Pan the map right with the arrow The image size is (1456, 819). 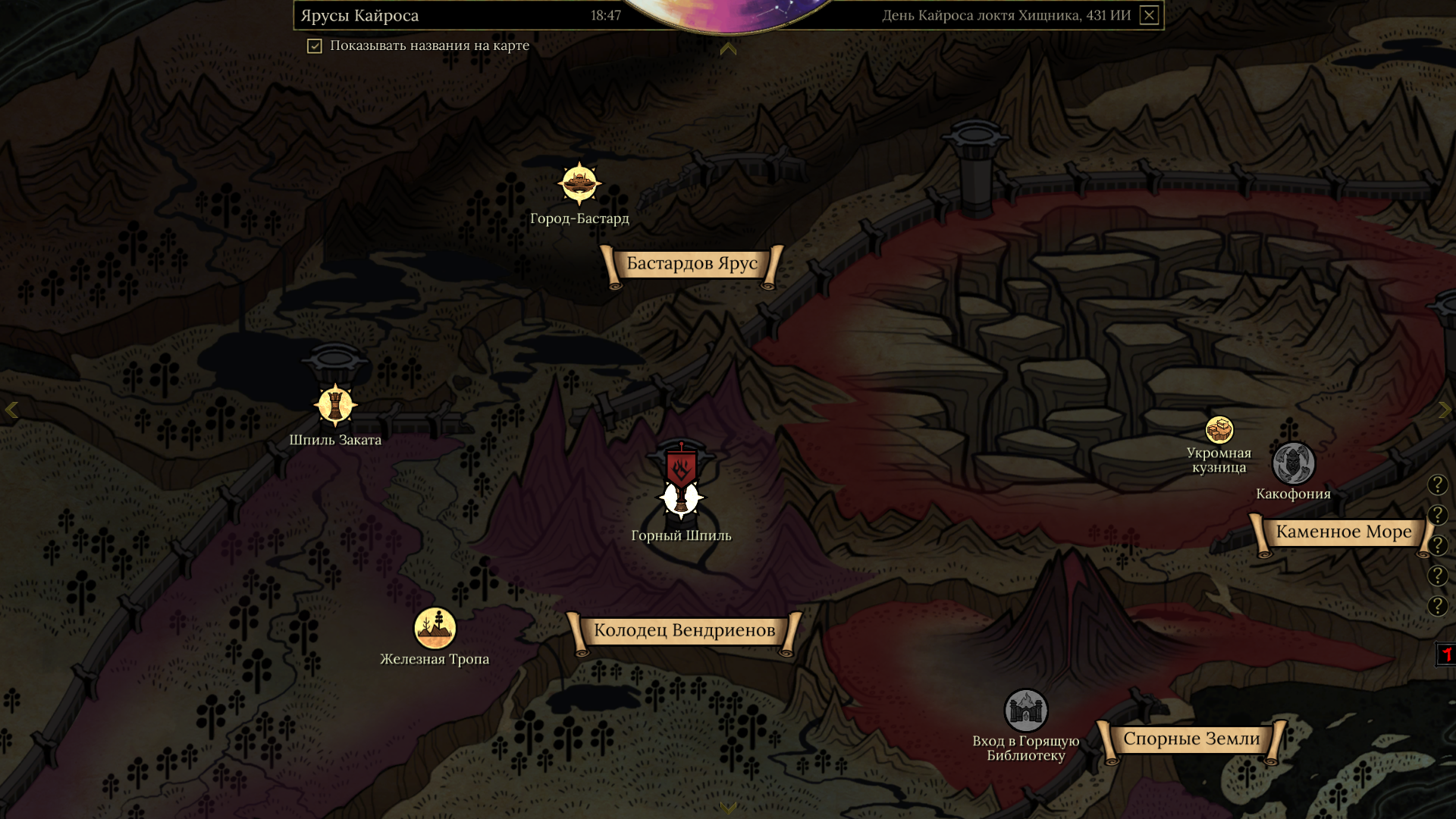[x=1444, y=410]
